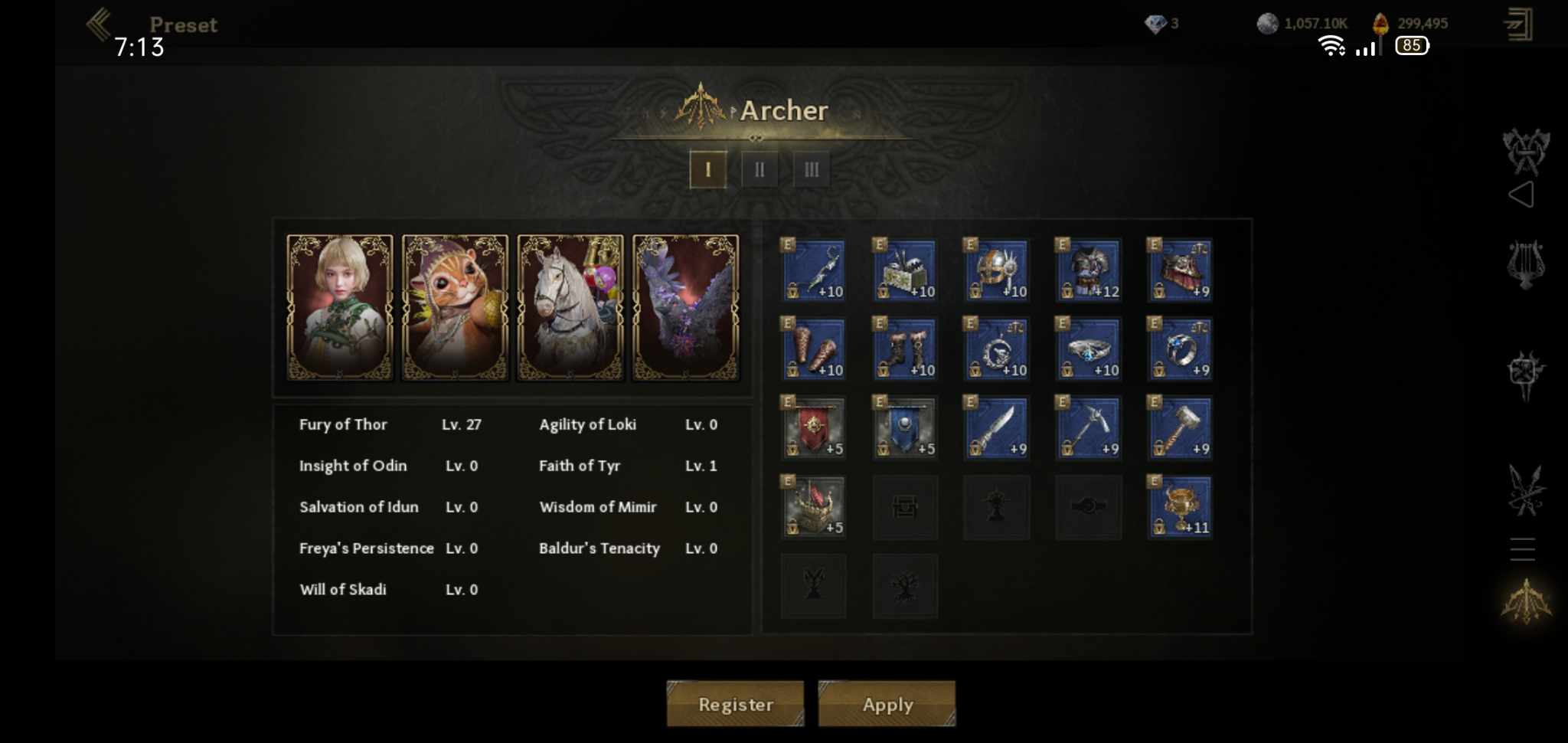Go back from the Preset screen

click(x=100, y=25)
